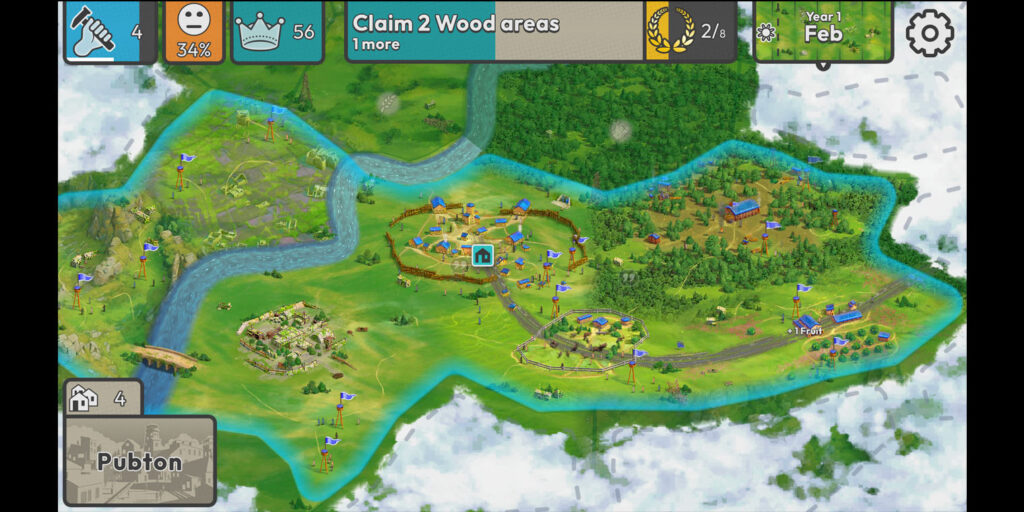Select the Pubton town card

140,461
